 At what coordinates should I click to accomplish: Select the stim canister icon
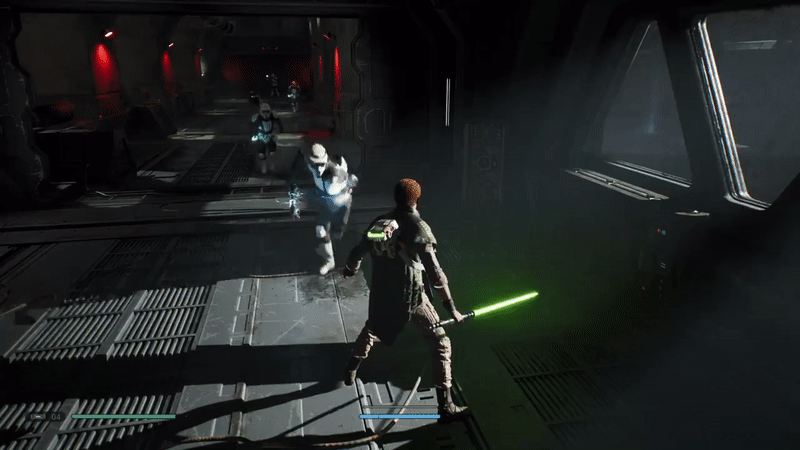[x=38, y=416]
